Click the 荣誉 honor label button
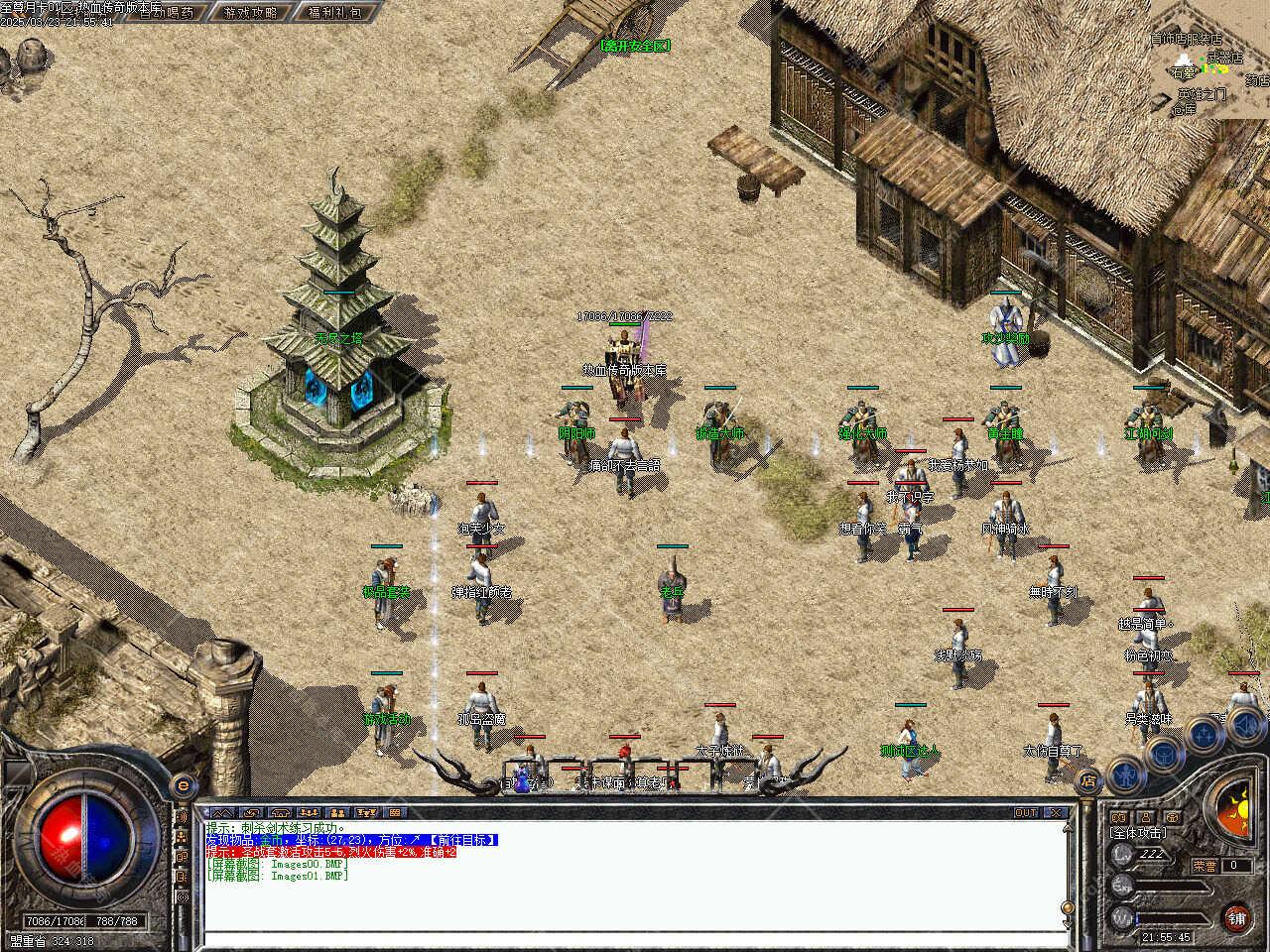 click(x=1205, y=865)
